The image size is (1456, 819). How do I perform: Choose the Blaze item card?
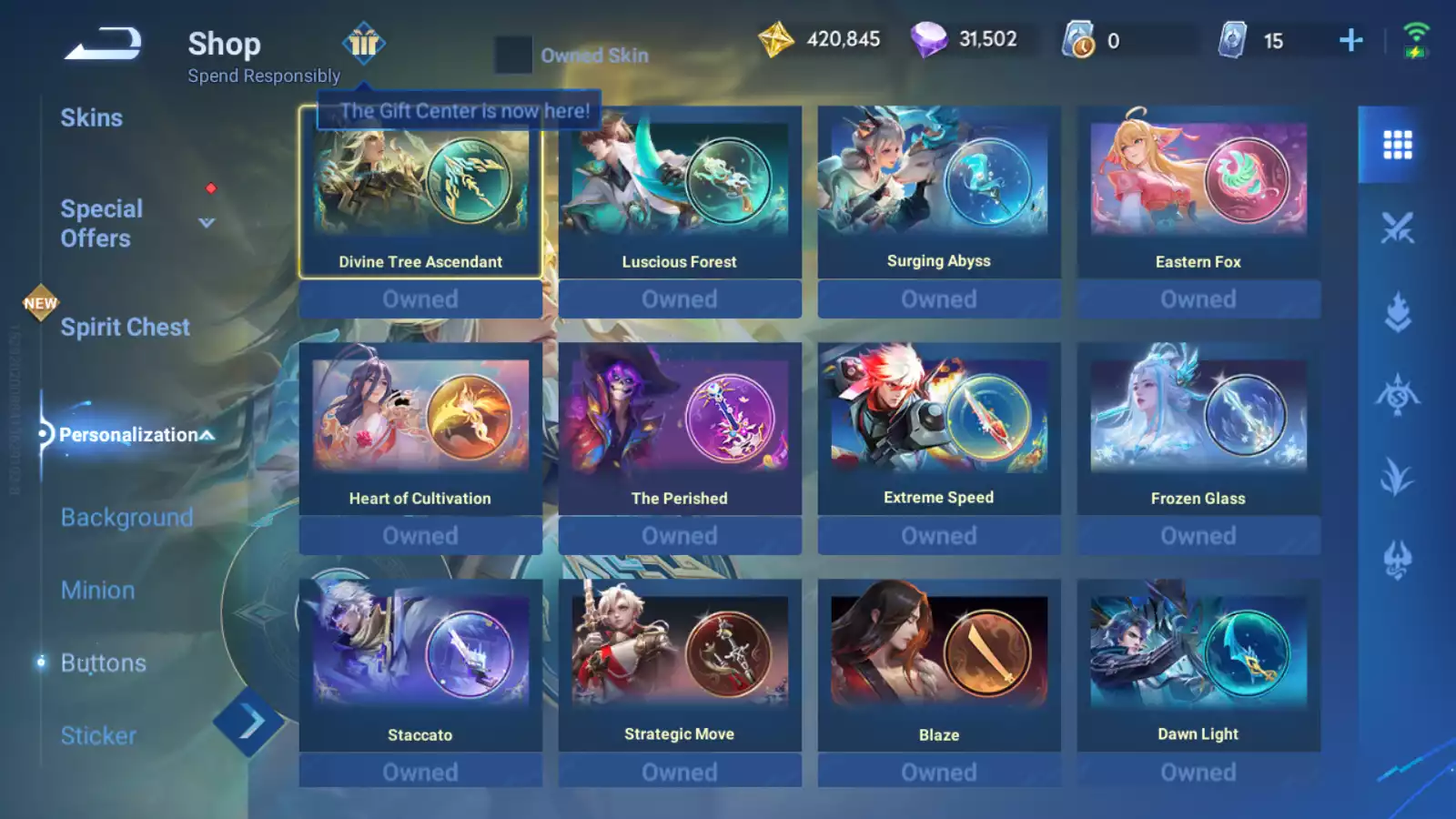pos(939,665)
